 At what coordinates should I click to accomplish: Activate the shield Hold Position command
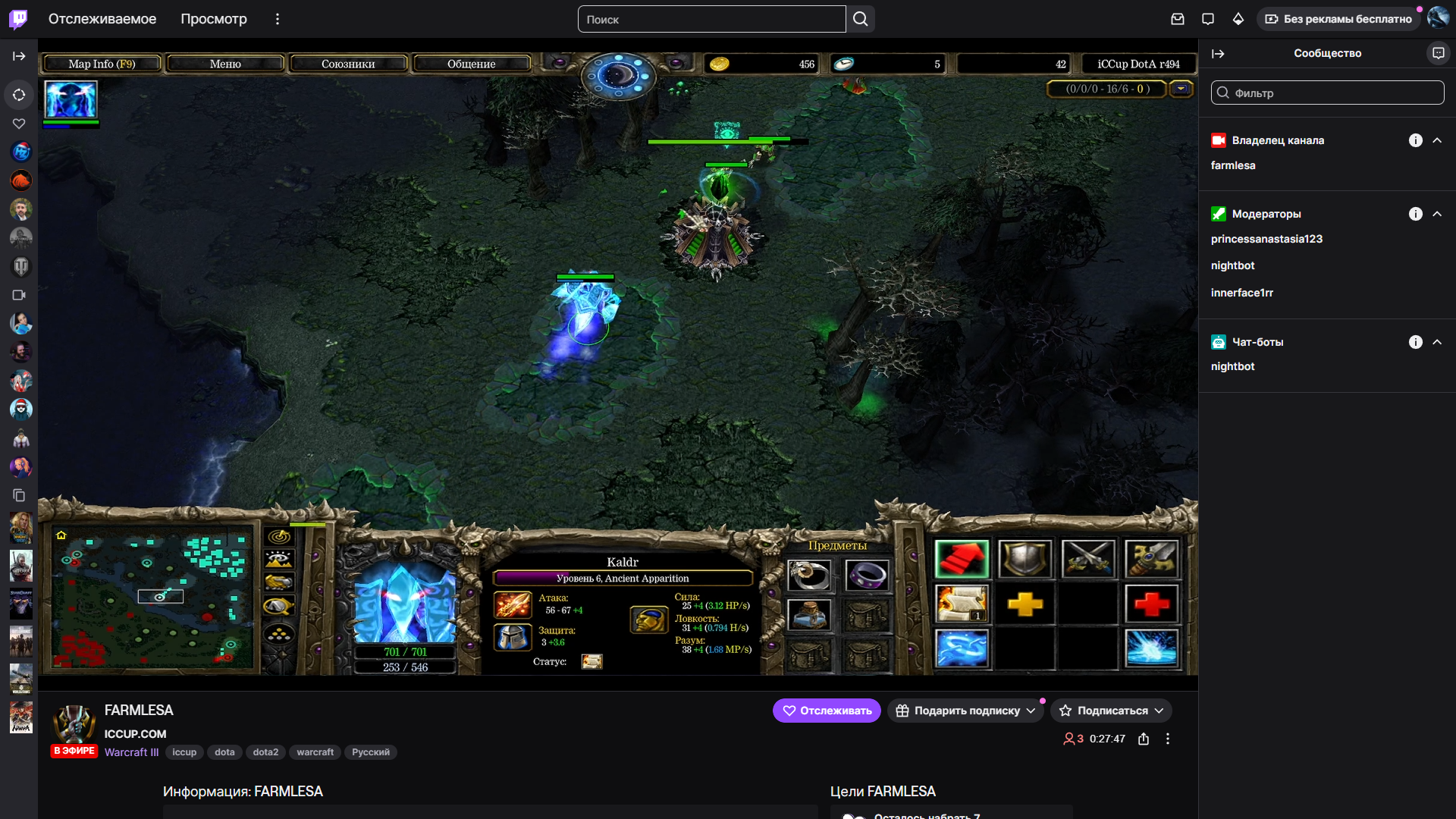1025,560
